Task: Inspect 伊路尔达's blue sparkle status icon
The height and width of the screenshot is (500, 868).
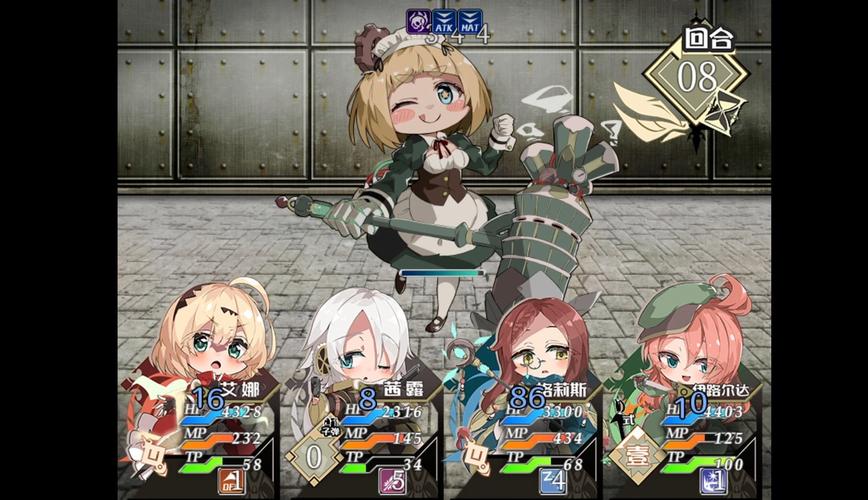Action: pyautogui.click(x=713, y=481)
